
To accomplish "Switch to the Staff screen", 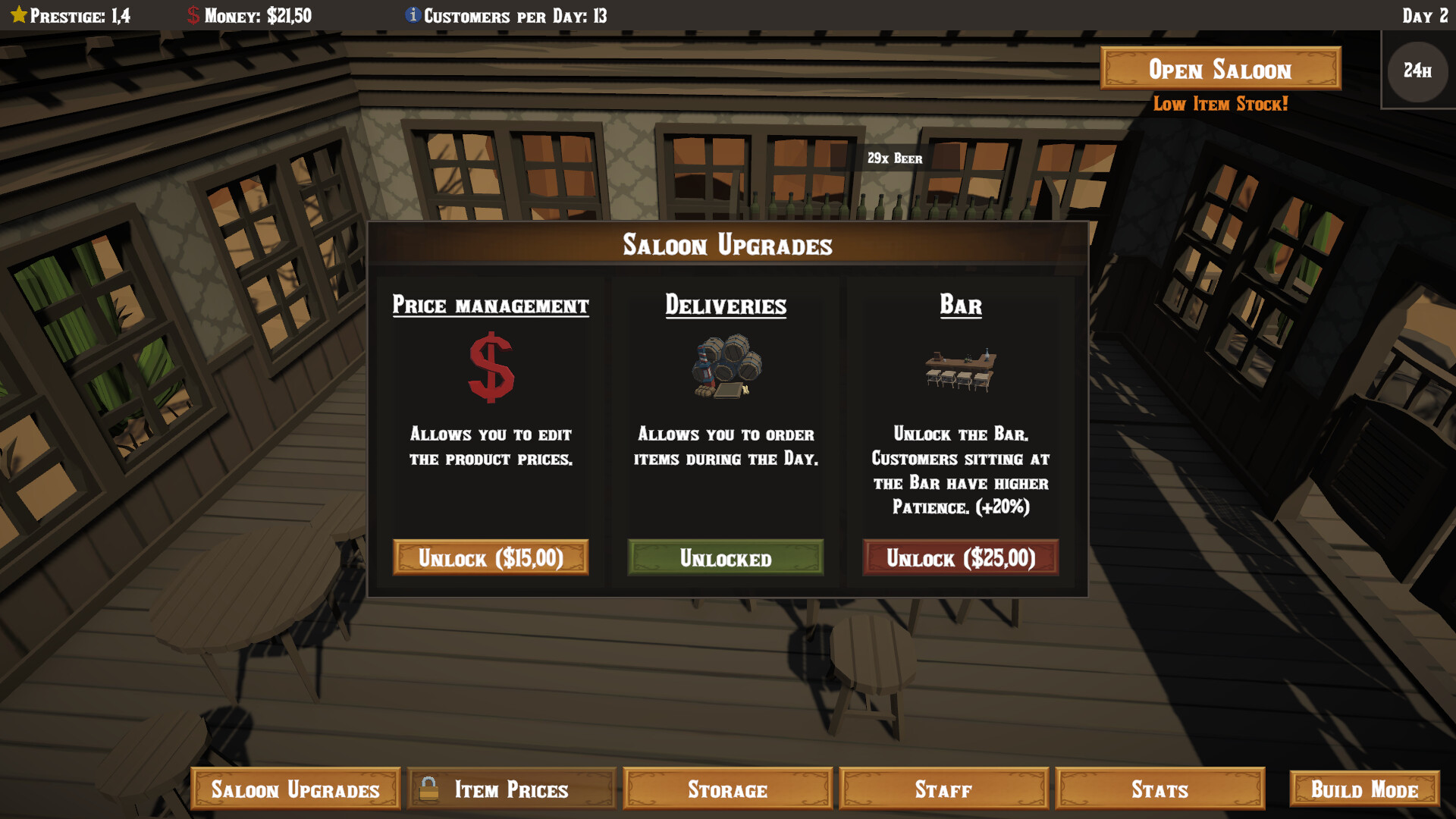I will coord(943,789).
